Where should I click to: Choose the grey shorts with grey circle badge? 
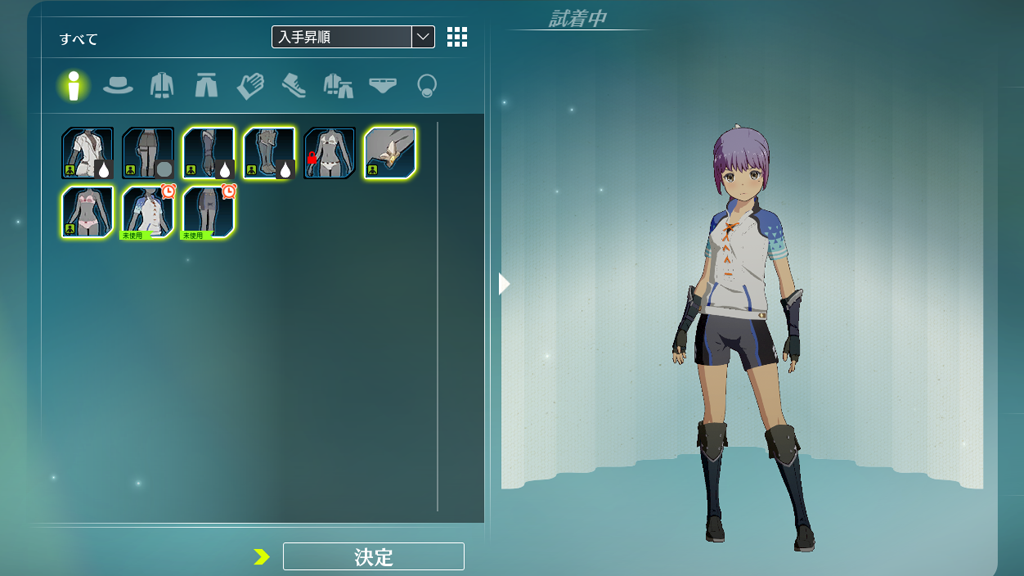coord(148,153)
